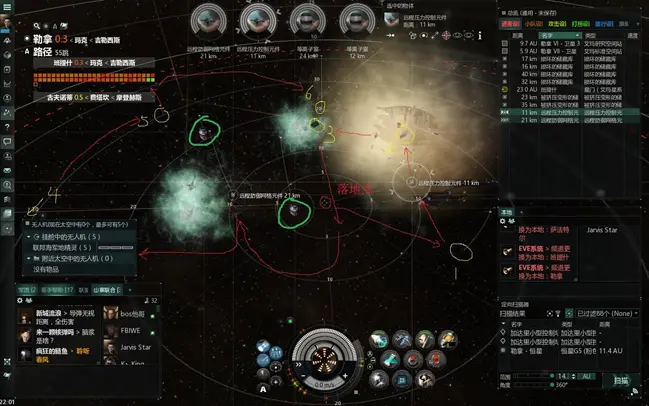Select FBIWE in the chat member list
The width and height of the screenshot is (649, 406).
[131, 330]
